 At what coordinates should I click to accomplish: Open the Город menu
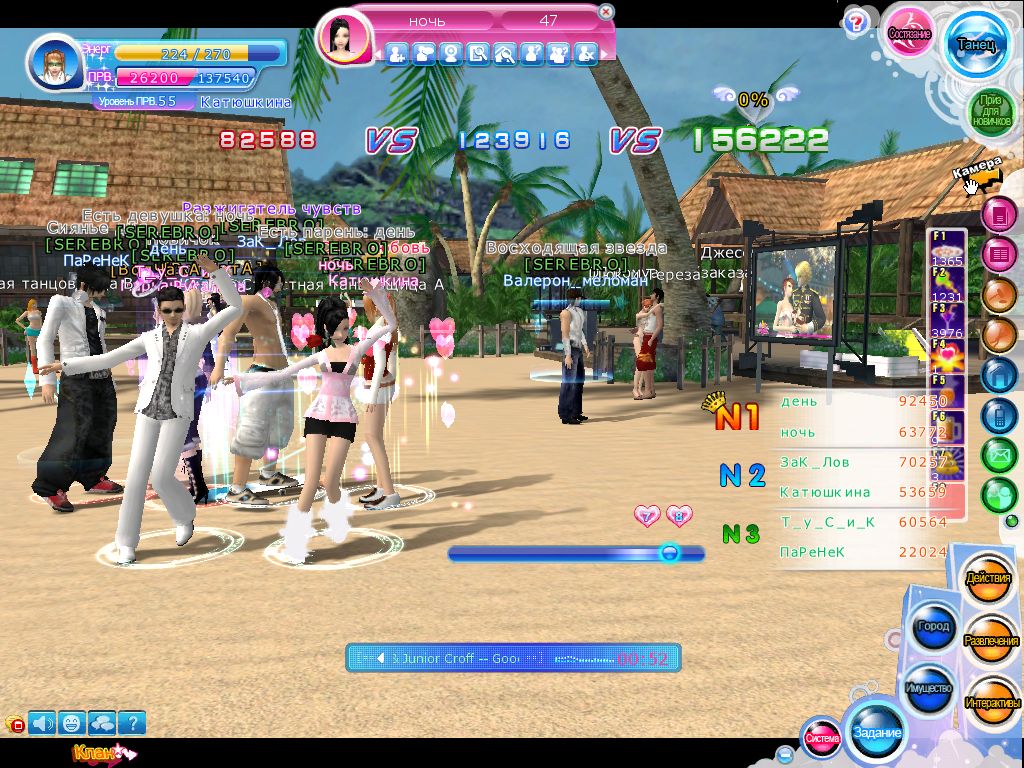pyautogui.click(x=933, y=627)
